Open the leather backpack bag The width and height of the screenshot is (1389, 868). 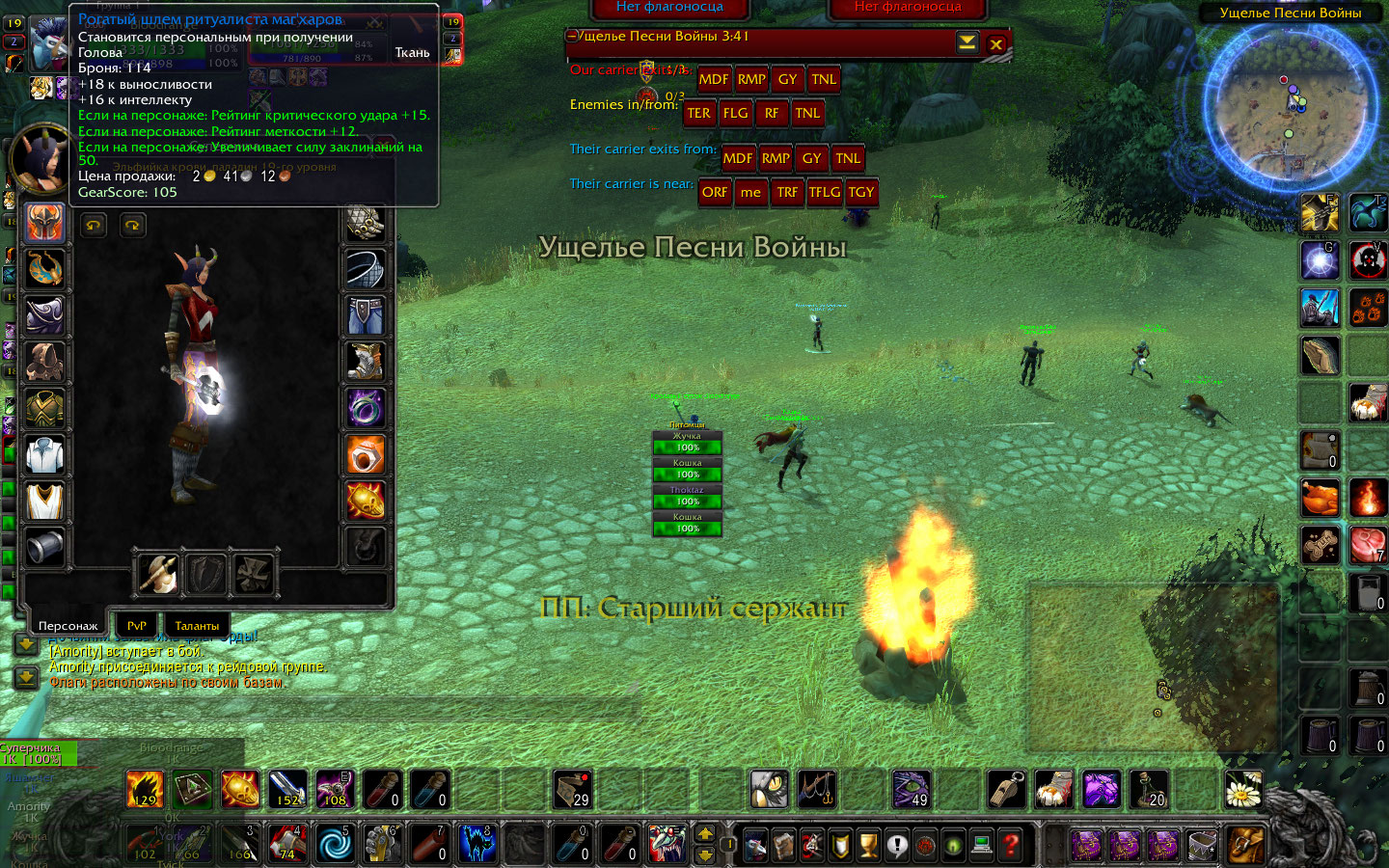click(x=1245, y=846)
